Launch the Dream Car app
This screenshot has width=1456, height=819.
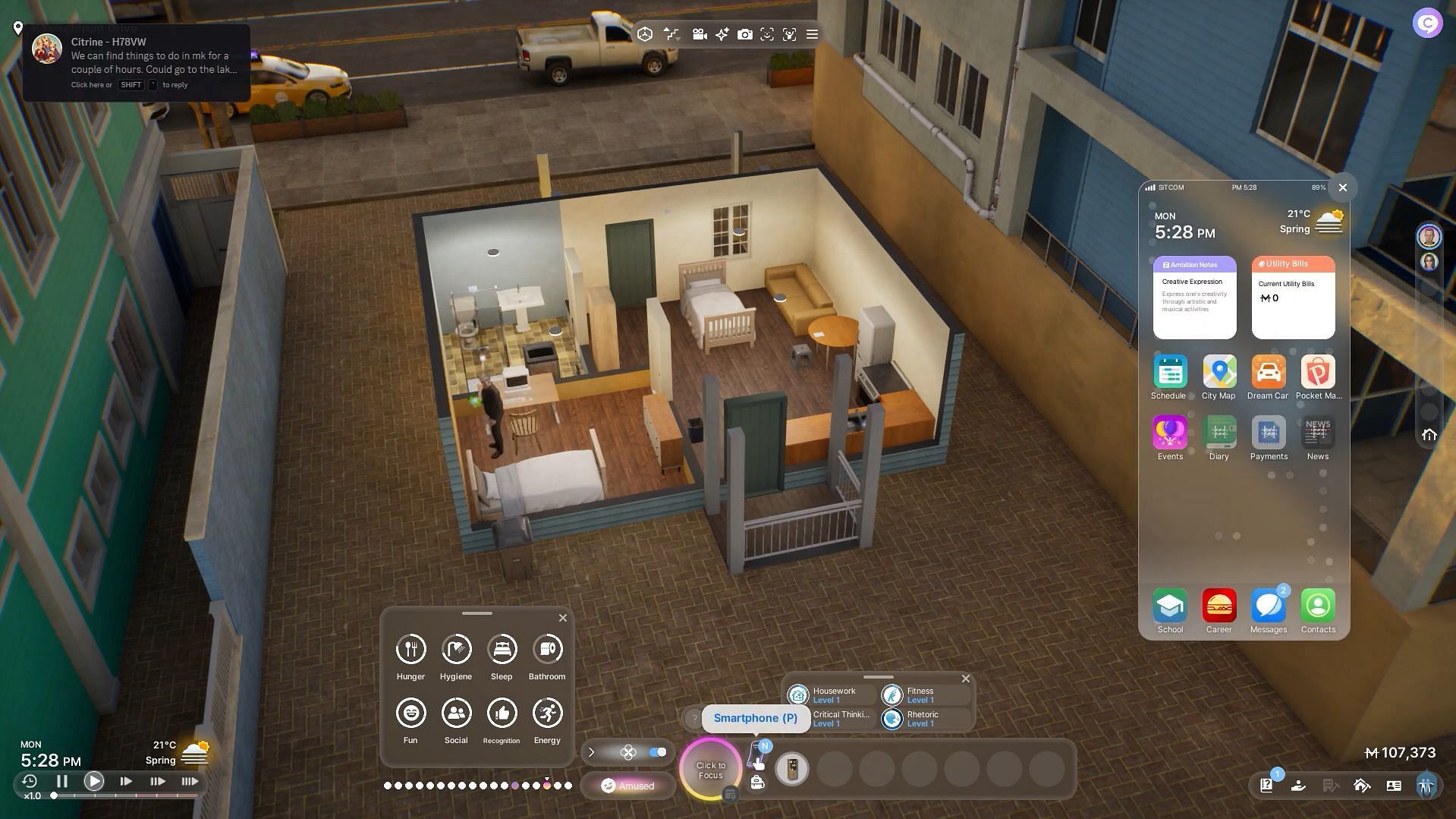pyautogui.click(x=1268, y=373)
